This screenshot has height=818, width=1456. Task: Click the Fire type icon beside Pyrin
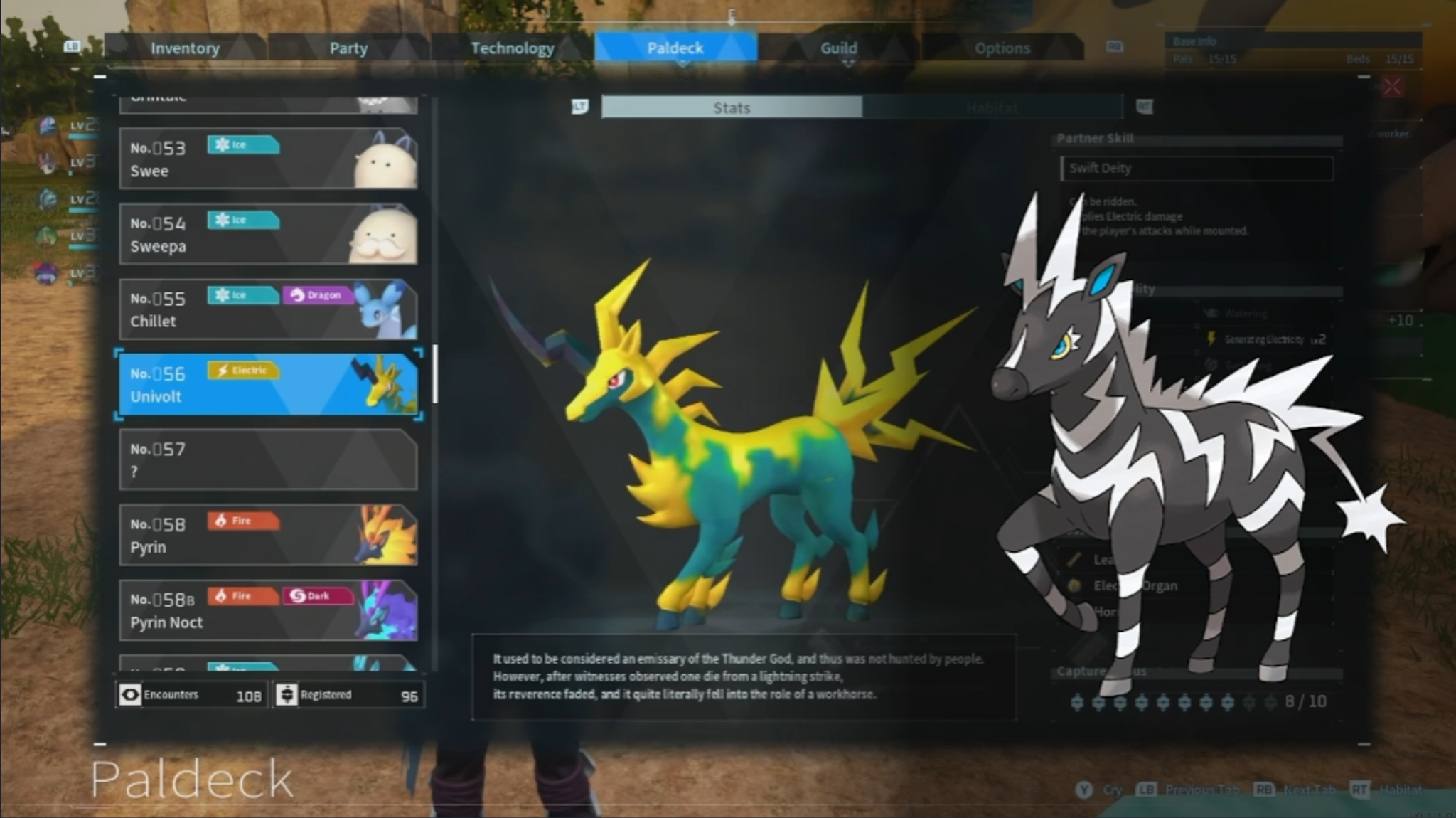click(x=242, y=521)
